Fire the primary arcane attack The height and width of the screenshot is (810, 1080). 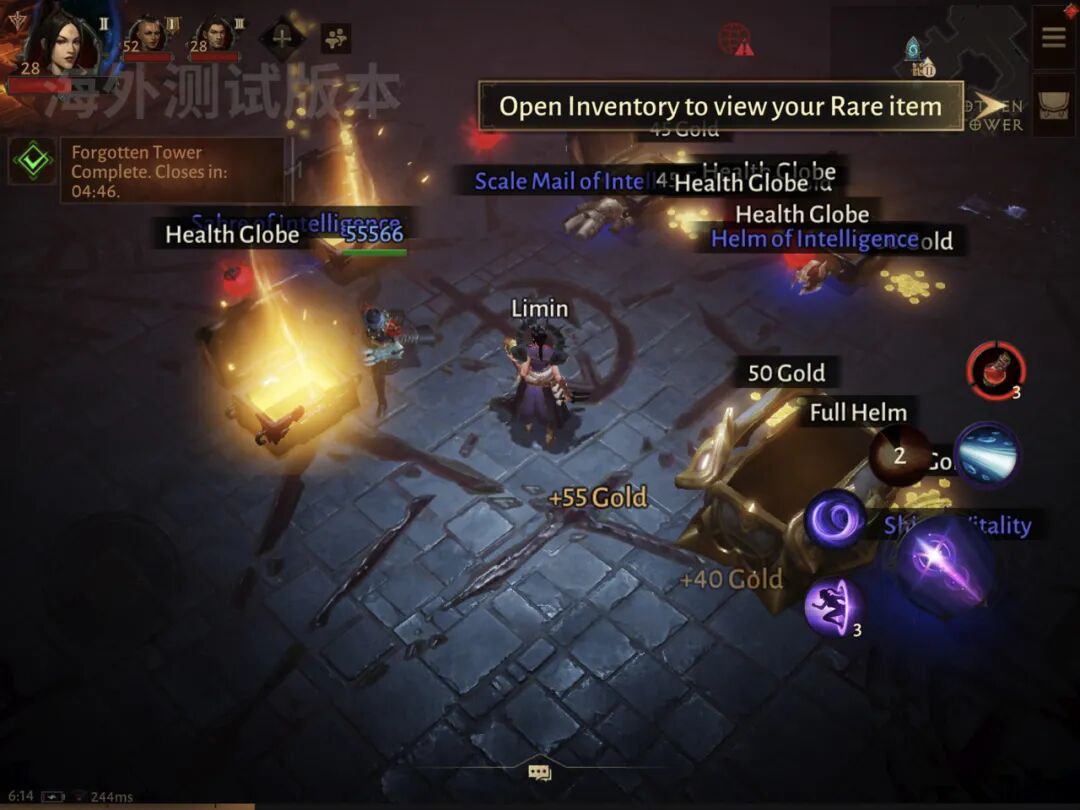tap(944, 565)
